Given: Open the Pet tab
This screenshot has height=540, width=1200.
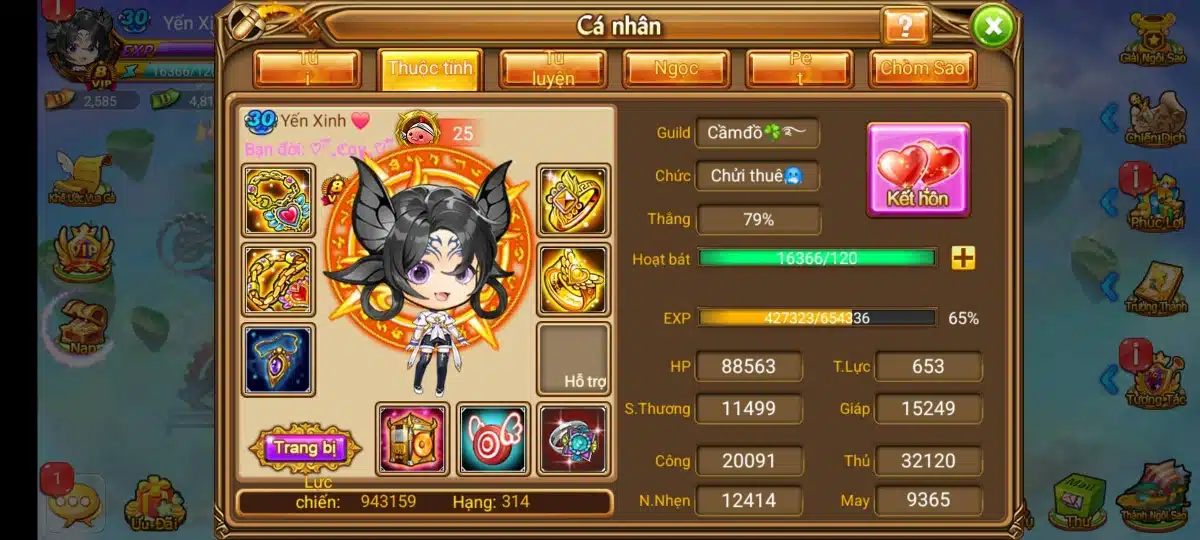Looking at the screenshot, I should [799, 70].
